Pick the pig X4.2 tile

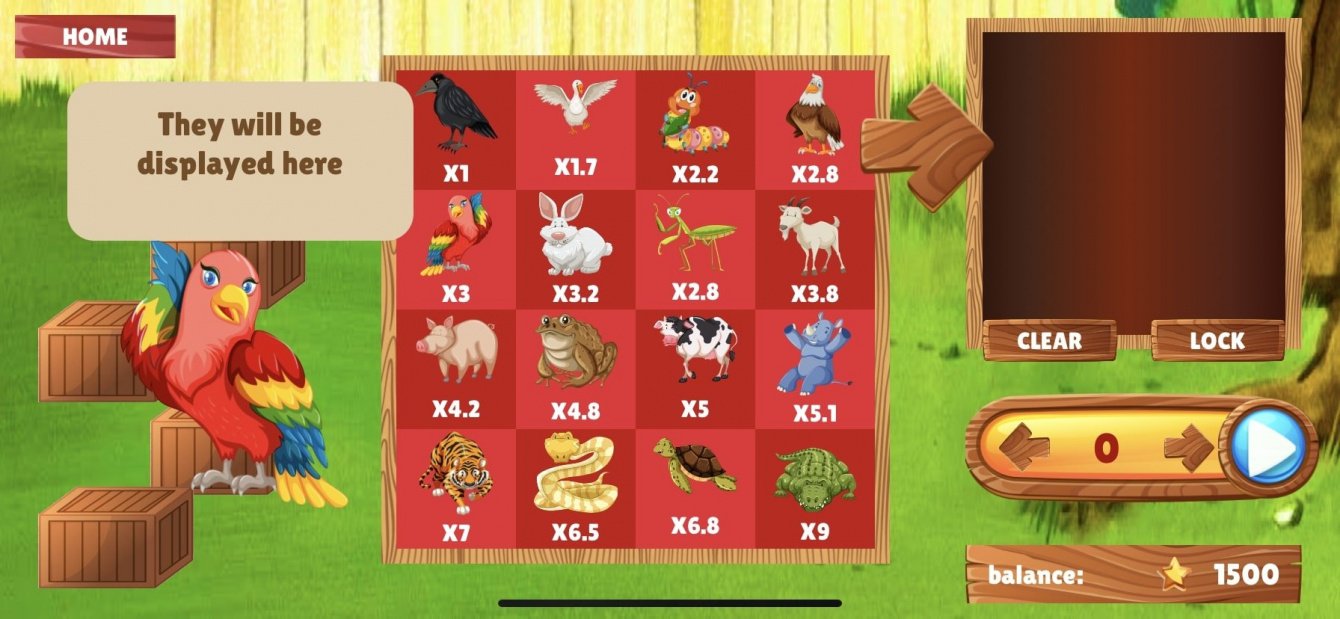456,368
